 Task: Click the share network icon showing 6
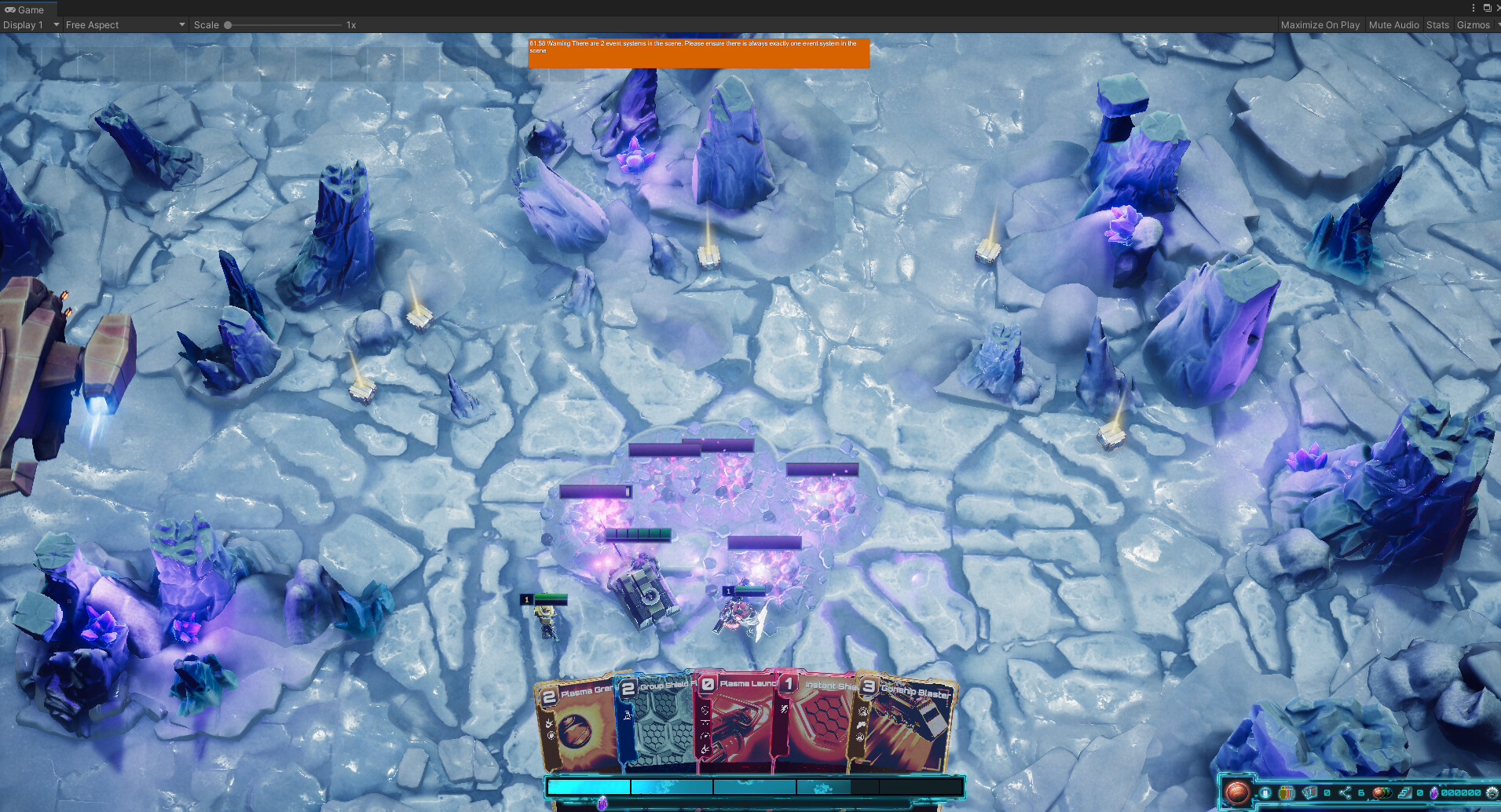[1345, 793]
